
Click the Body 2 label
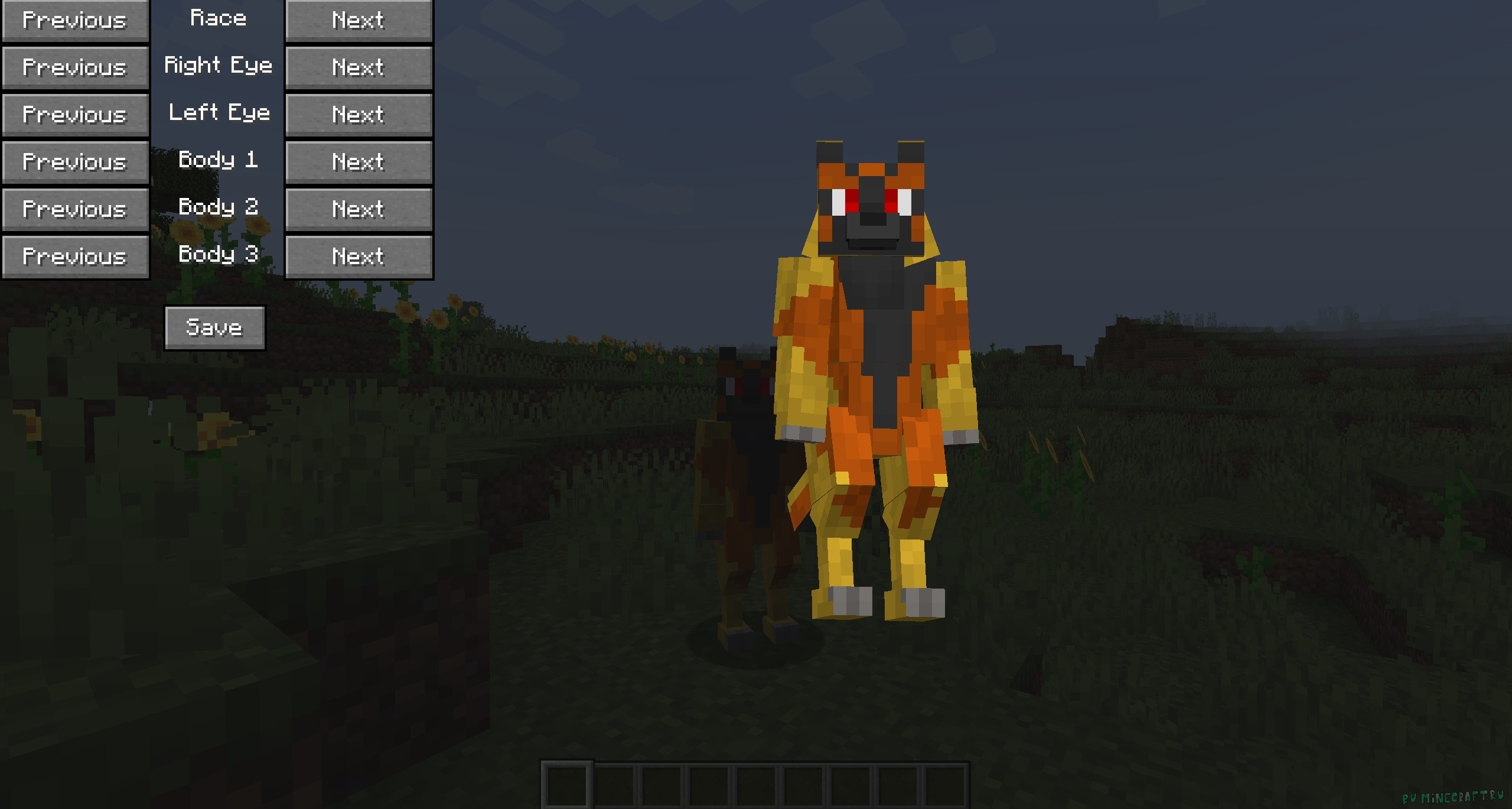pos(218,207)
